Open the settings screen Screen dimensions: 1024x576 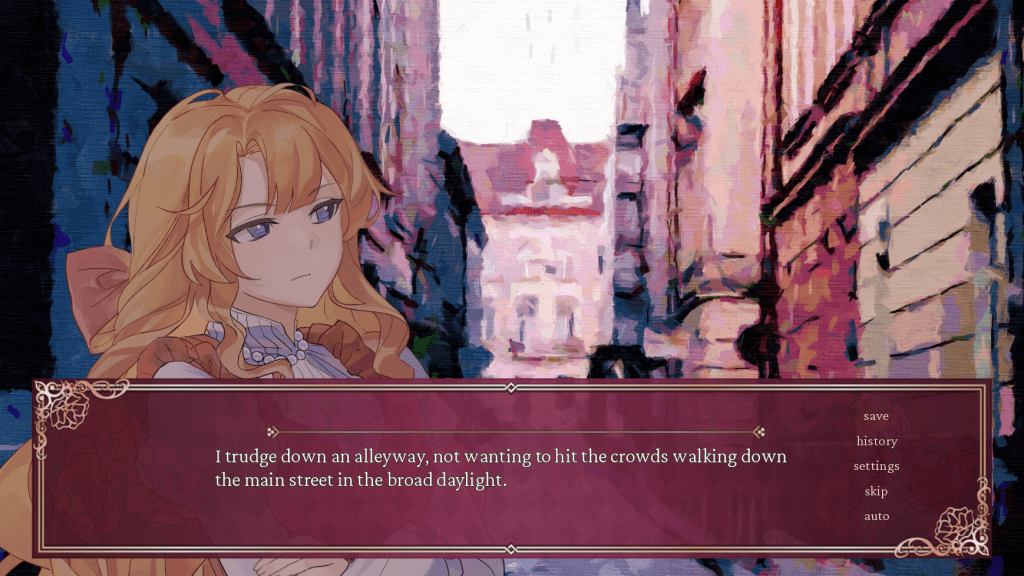click(876, 466)
